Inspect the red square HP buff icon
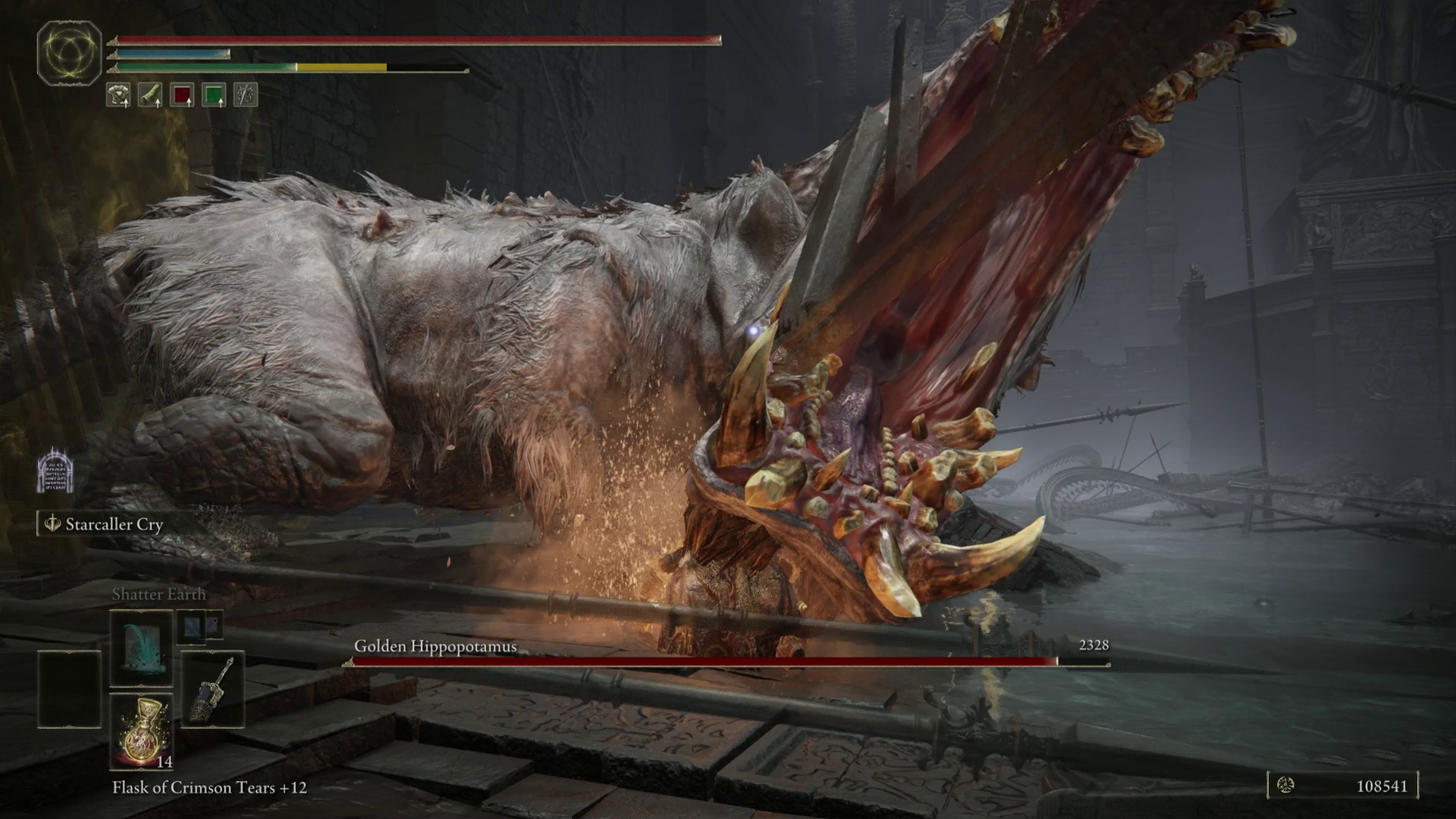 click(182, 94)
